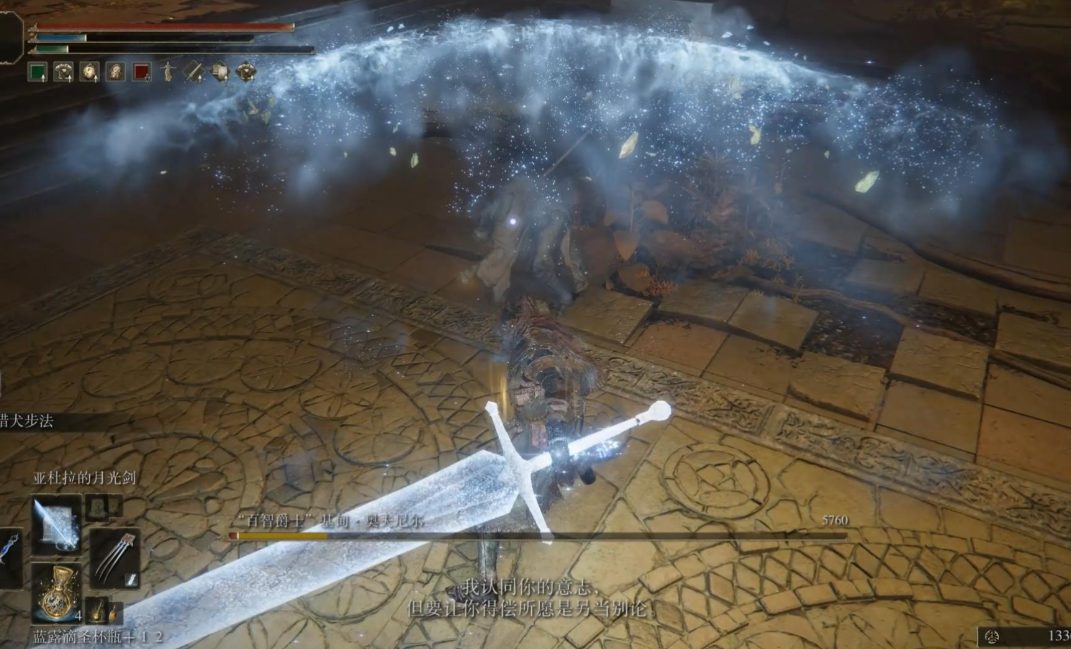Click the green square buff icon
This screenshot has width=1071, height=649.
click(x=37, y=71)
